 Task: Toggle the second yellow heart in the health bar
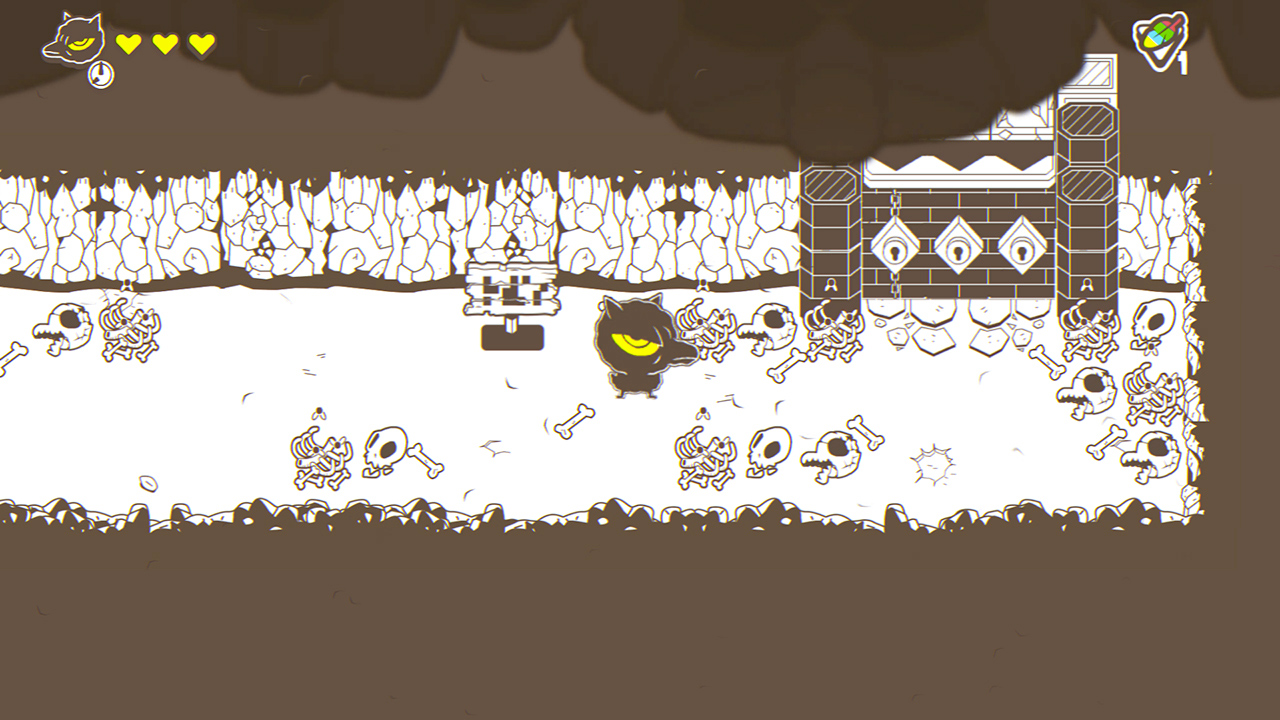[164, 42]
